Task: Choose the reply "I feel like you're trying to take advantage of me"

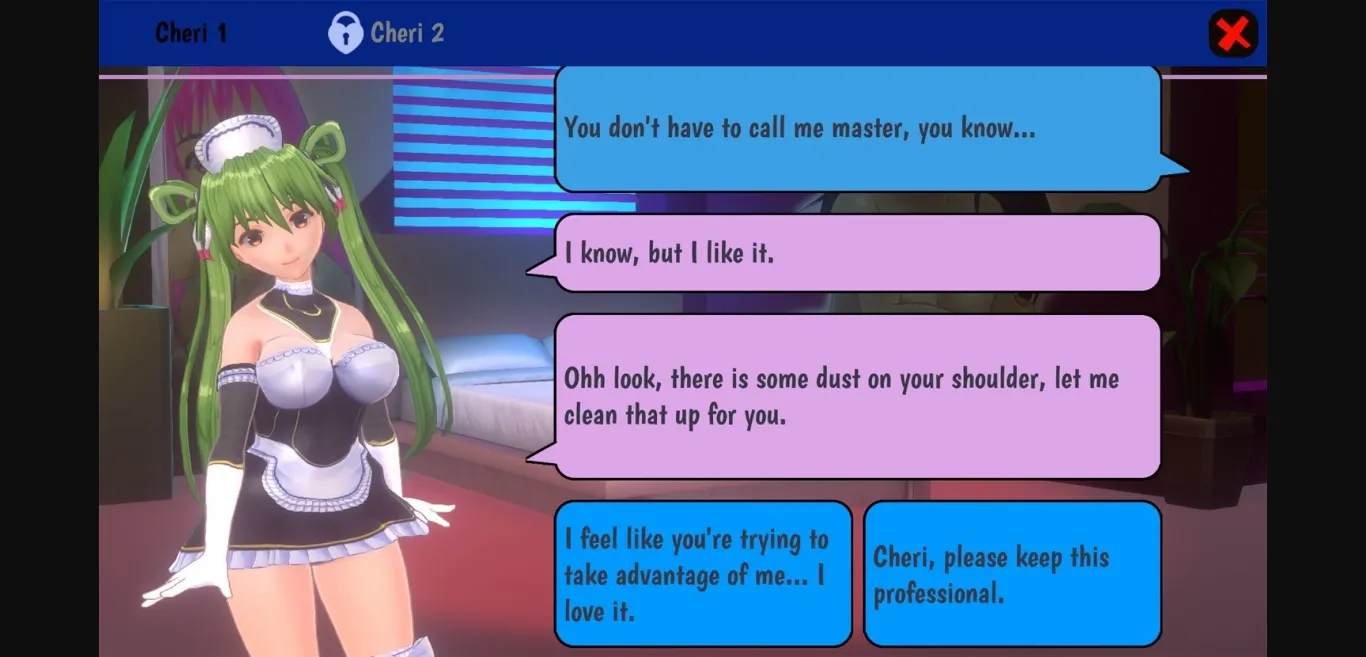Action: click(703, 574)
